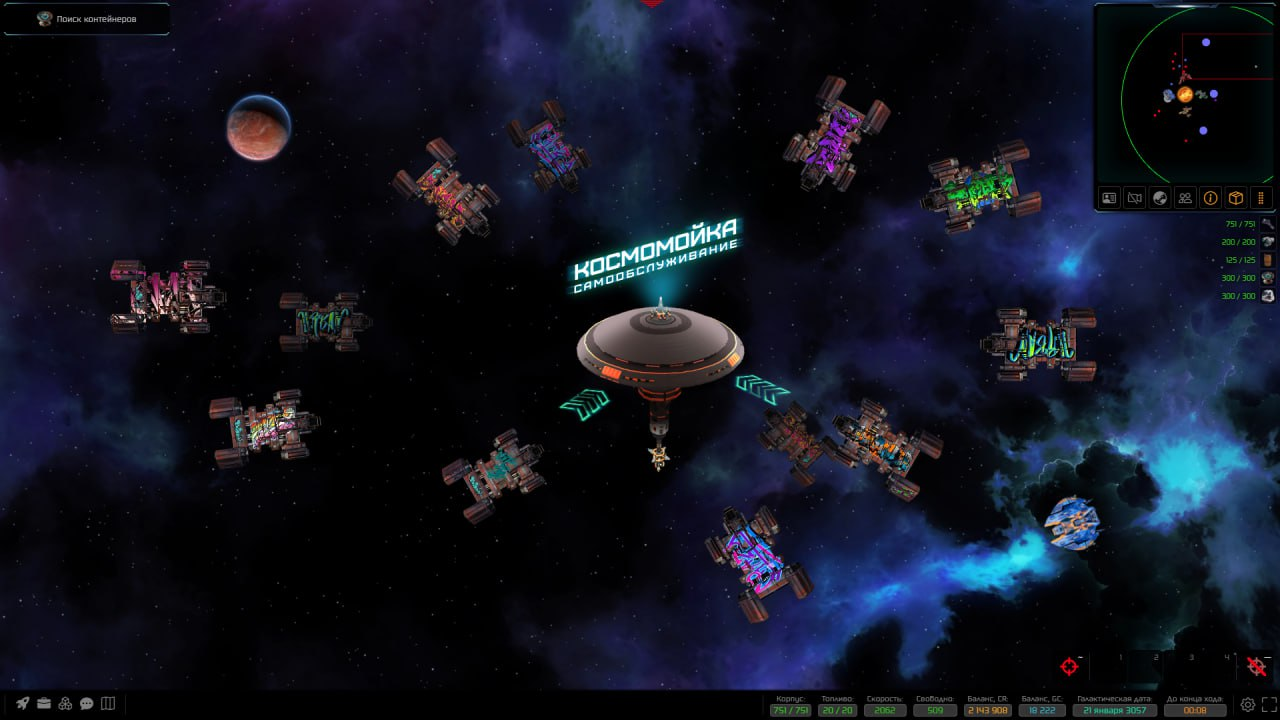Activate the red crosshair attack button
This screenshot has height=720, width=1280.
pos(1070,666)
